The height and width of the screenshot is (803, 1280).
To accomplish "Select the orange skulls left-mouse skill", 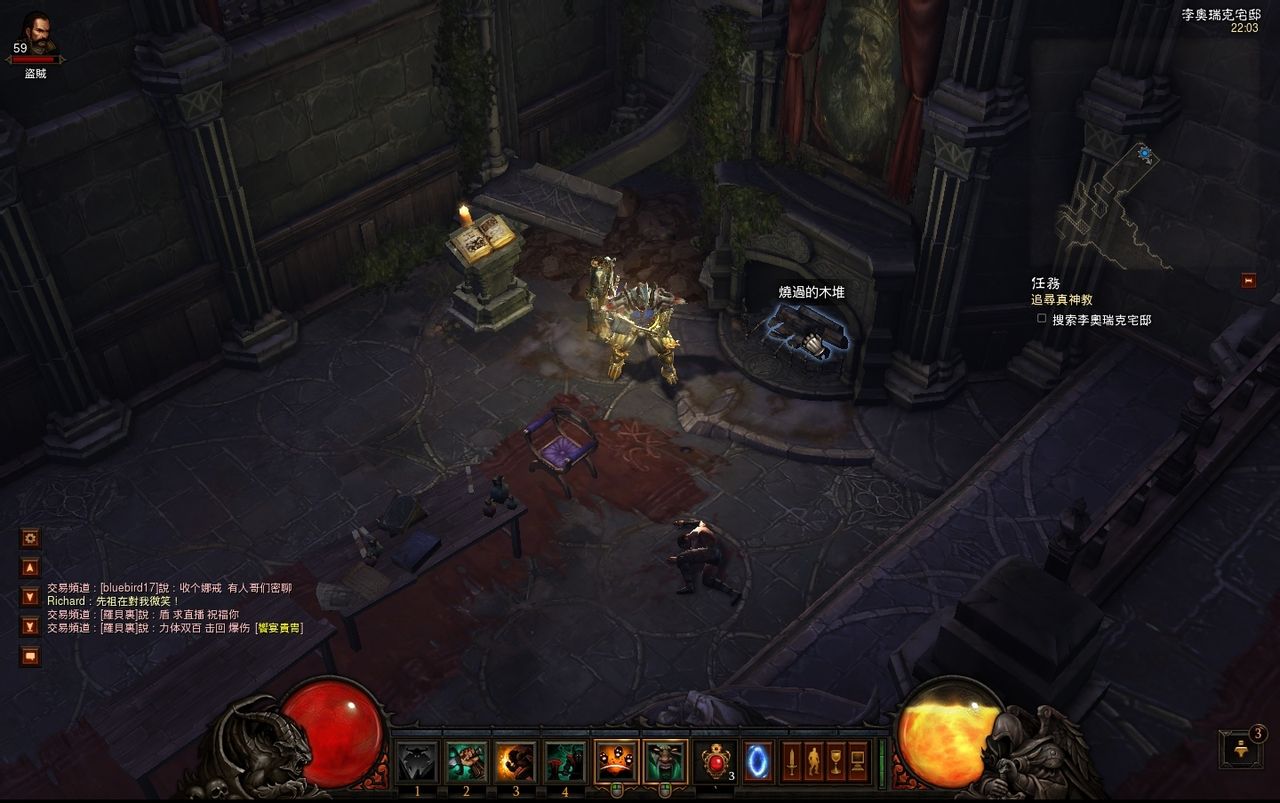I will 616,762.
